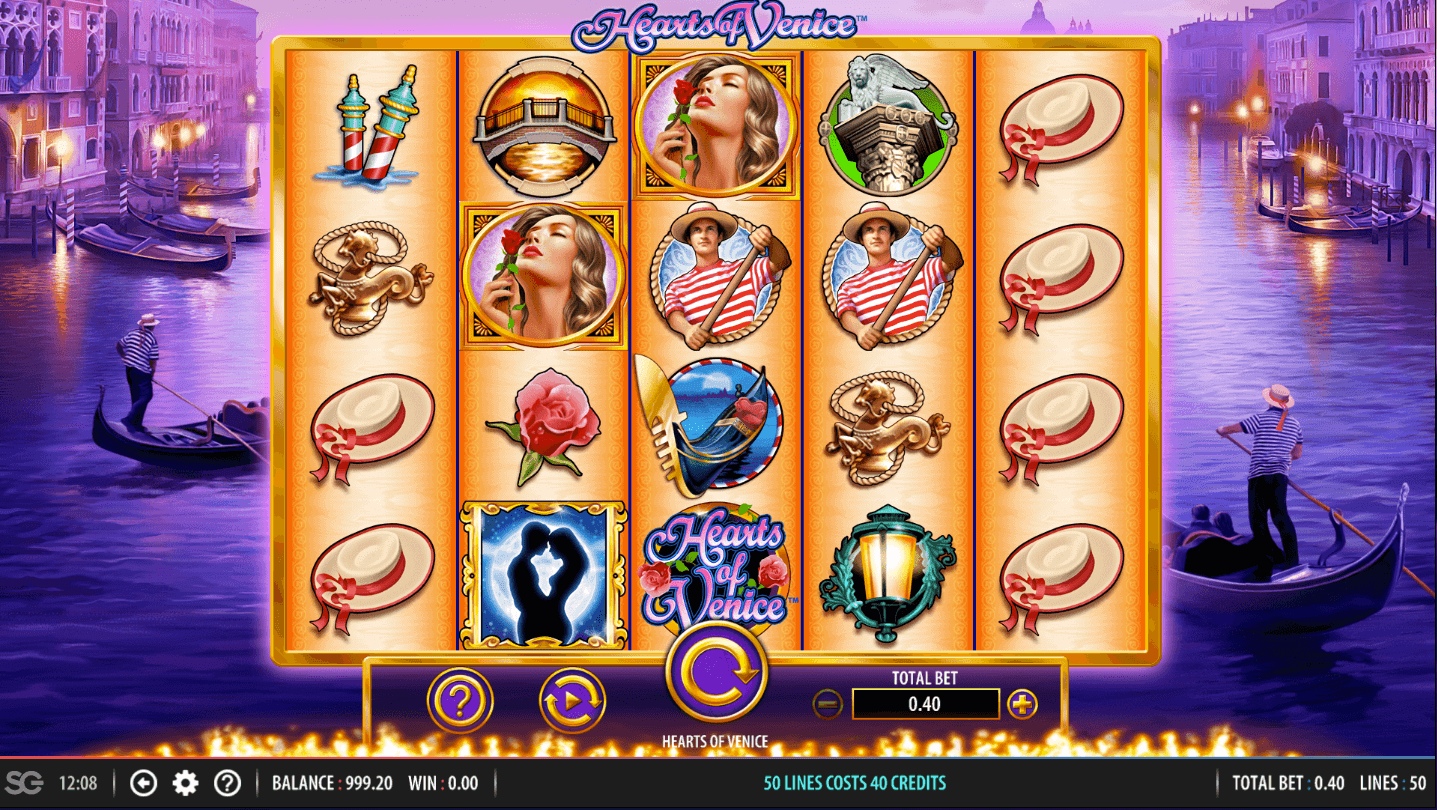The image size is (1437, 810).
Task: Open help from the bottom bar question mark
Action: coord(228,783)
